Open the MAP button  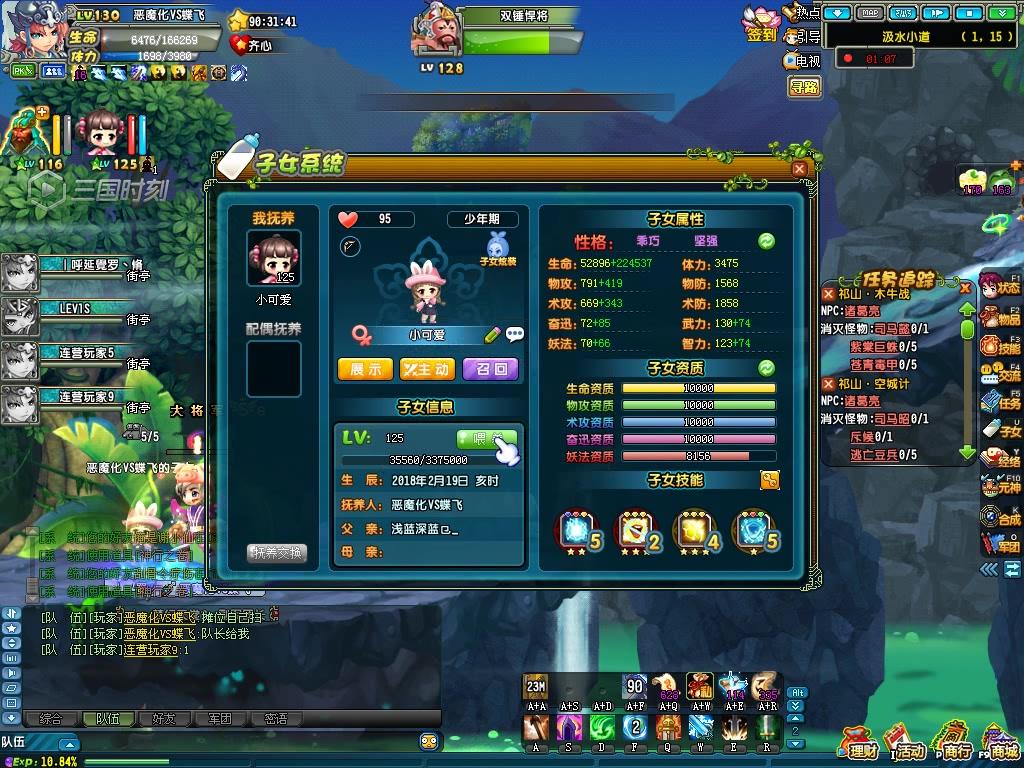[x=871, y=13]
